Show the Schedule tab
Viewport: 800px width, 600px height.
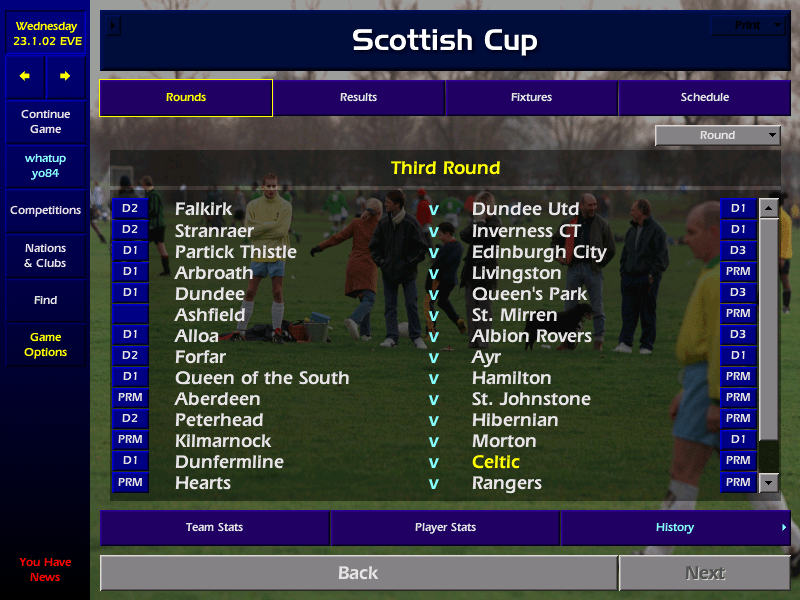click(704, 98)
